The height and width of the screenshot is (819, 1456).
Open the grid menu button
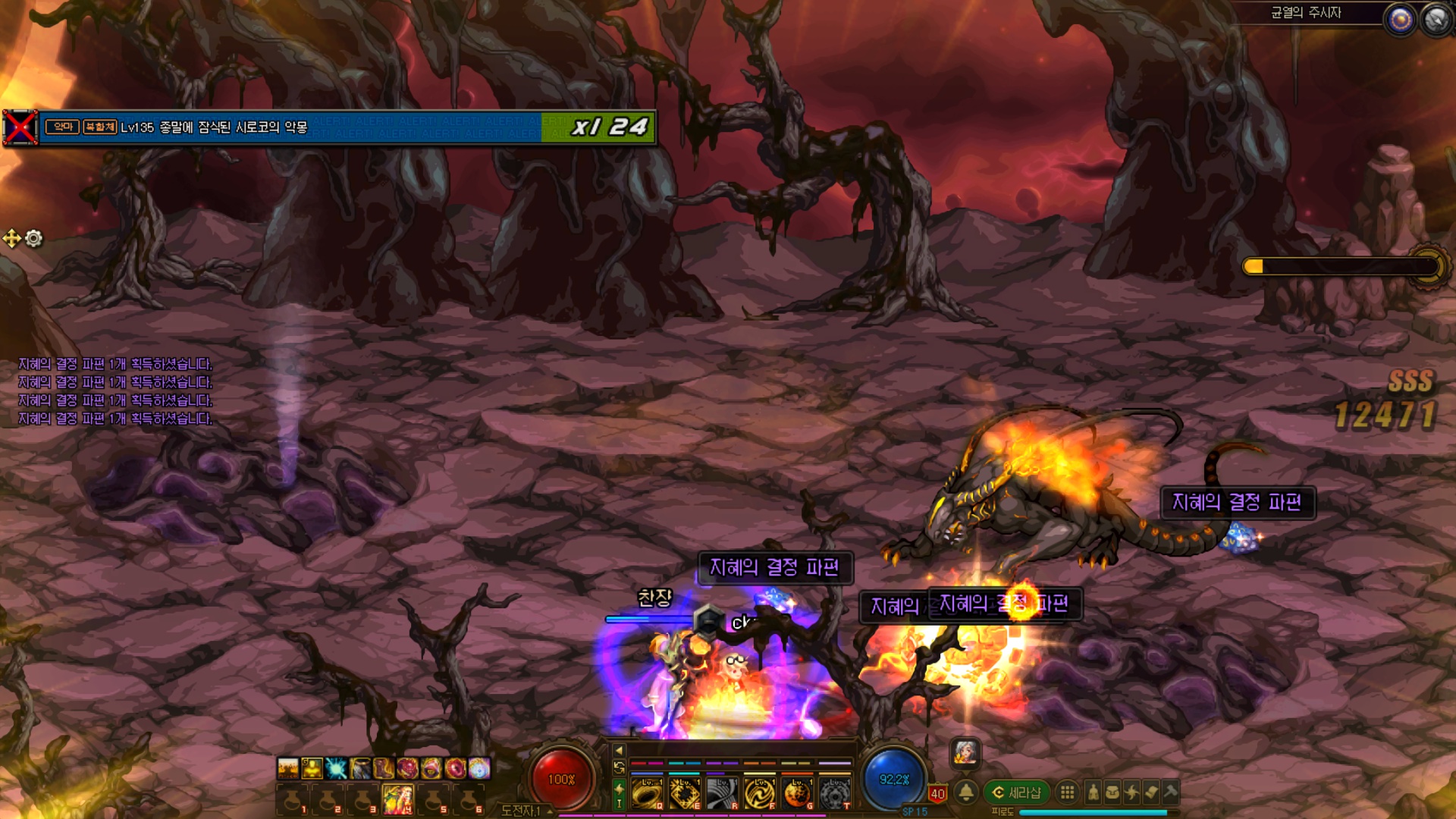coord(1067,792)
